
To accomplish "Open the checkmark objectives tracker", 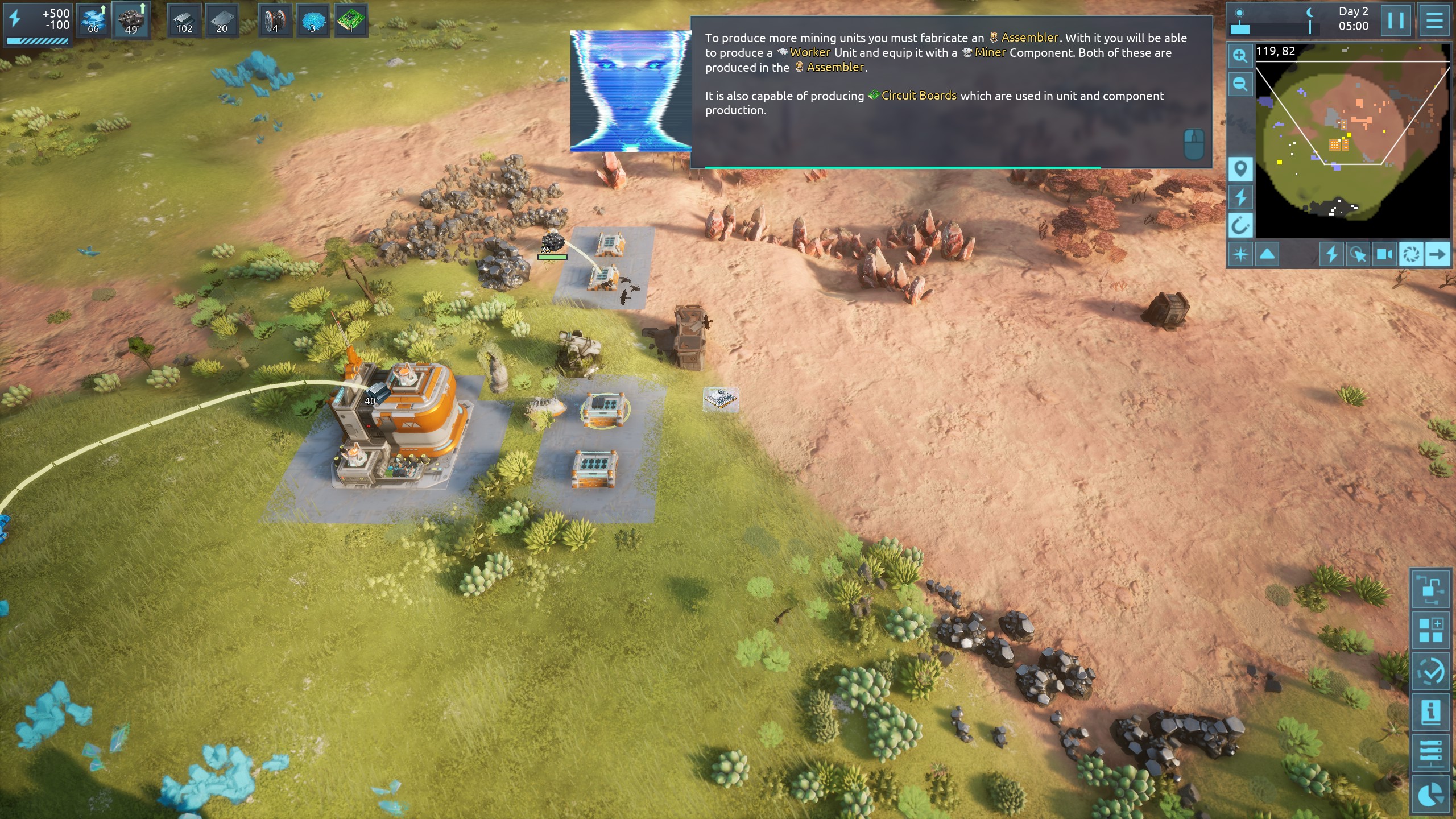I will 1430,672.
